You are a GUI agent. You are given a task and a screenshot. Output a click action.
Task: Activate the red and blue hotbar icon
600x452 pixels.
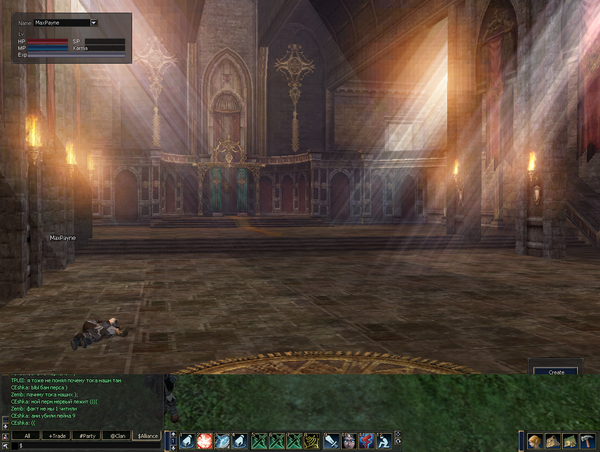[366, 440]
